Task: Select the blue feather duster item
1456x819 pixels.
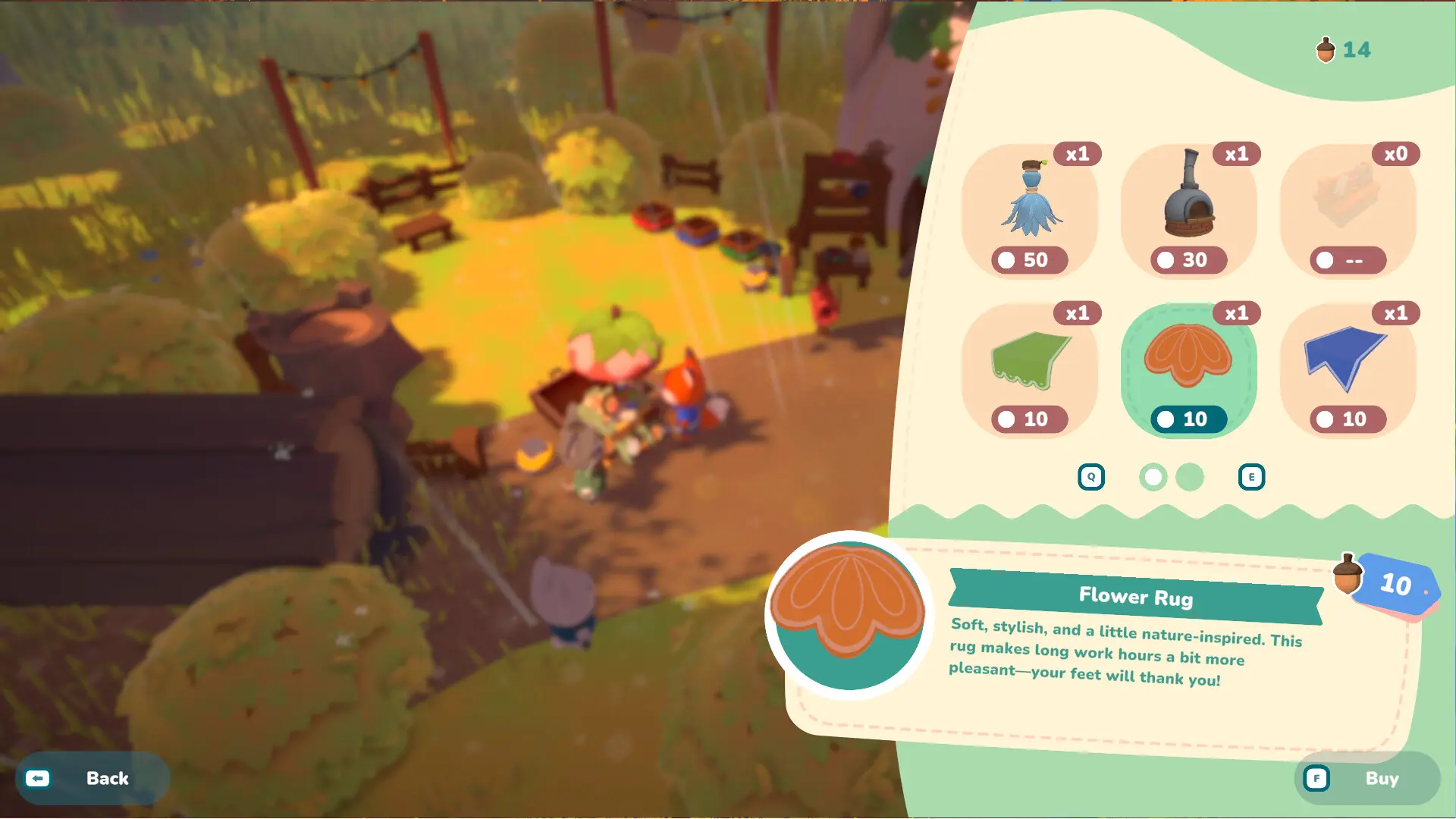Action: tap(1030, 210)
